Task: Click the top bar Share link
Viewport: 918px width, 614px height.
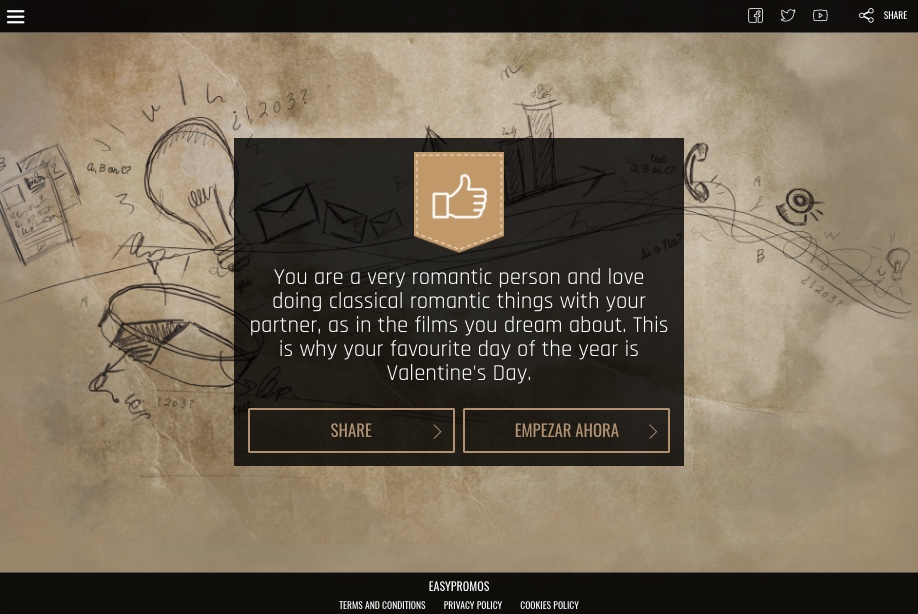Action: coord(883,16)
